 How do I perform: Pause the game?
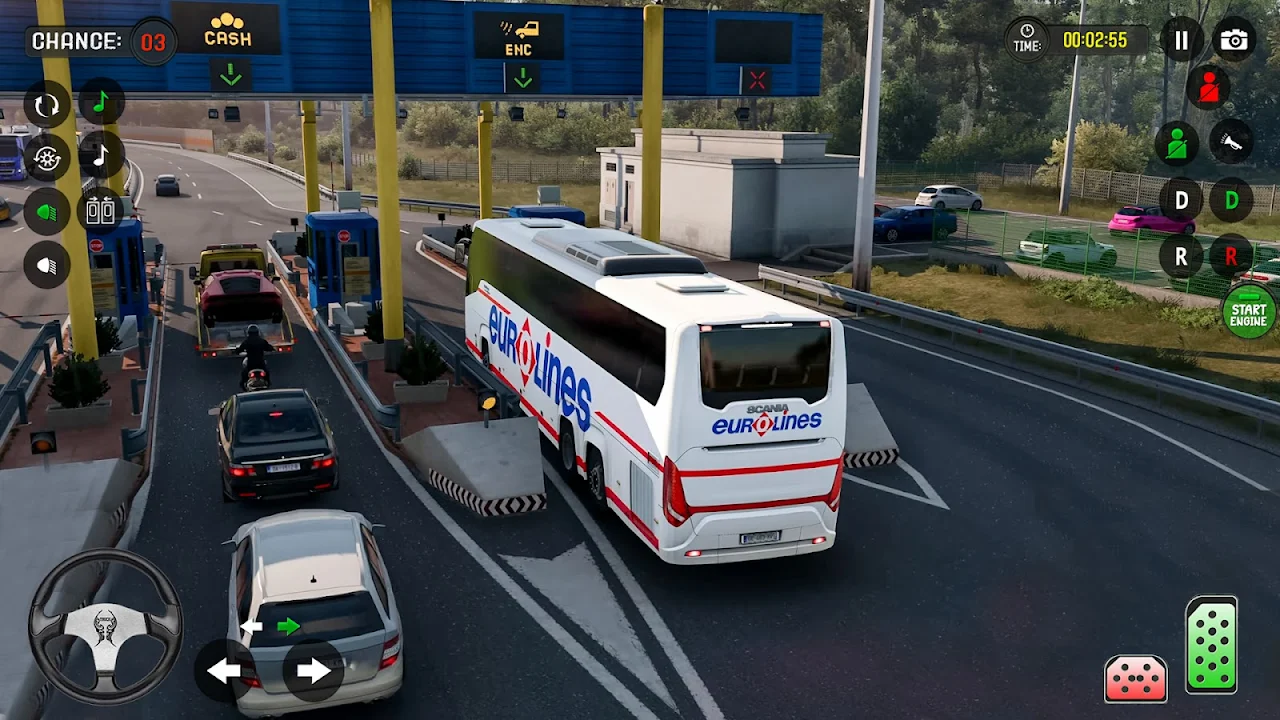pyautogui.click(x=1182, y=40)
